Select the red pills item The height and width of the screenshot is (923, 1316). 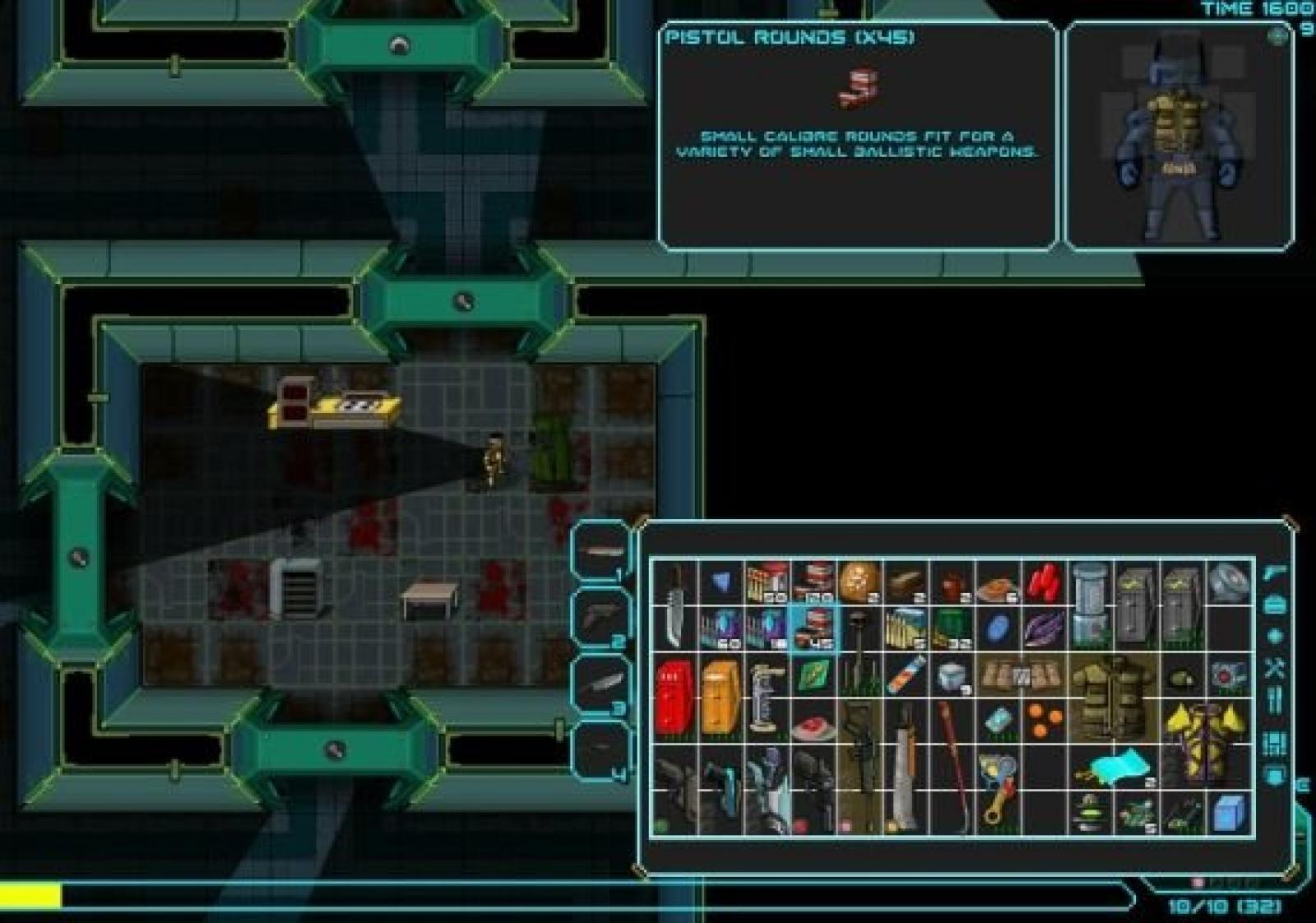pyautogui.click(x=1045, y=582)
